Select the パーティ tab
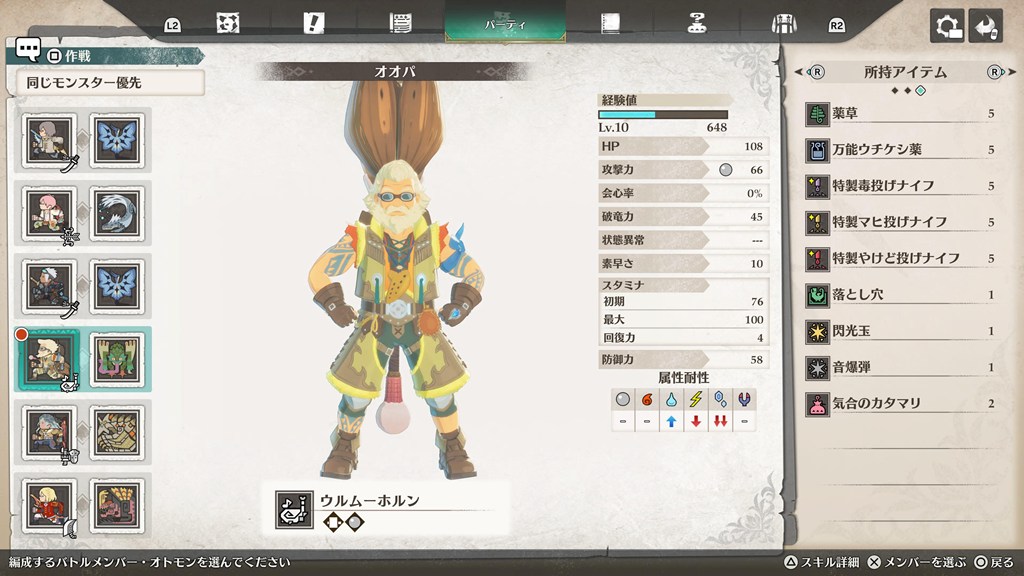Image resolution: width=1024 pixels, height=576 pixels. point(505,22)
